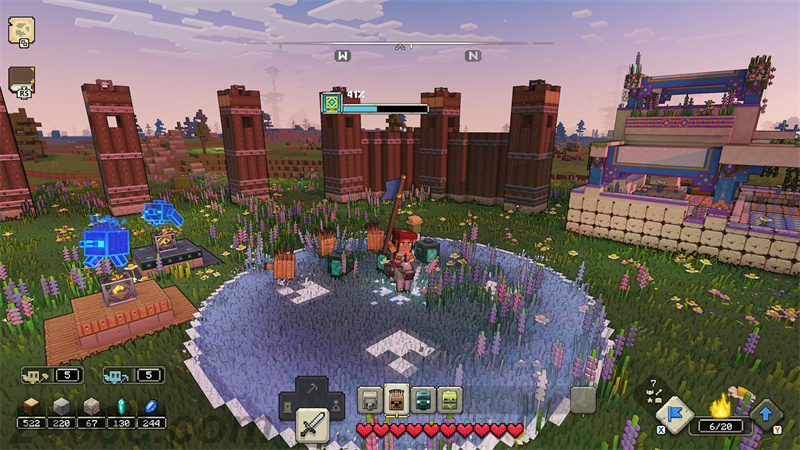Screen dimensions: 800x450
Task: Click the stone resource icon
Action: pos(62,405)
